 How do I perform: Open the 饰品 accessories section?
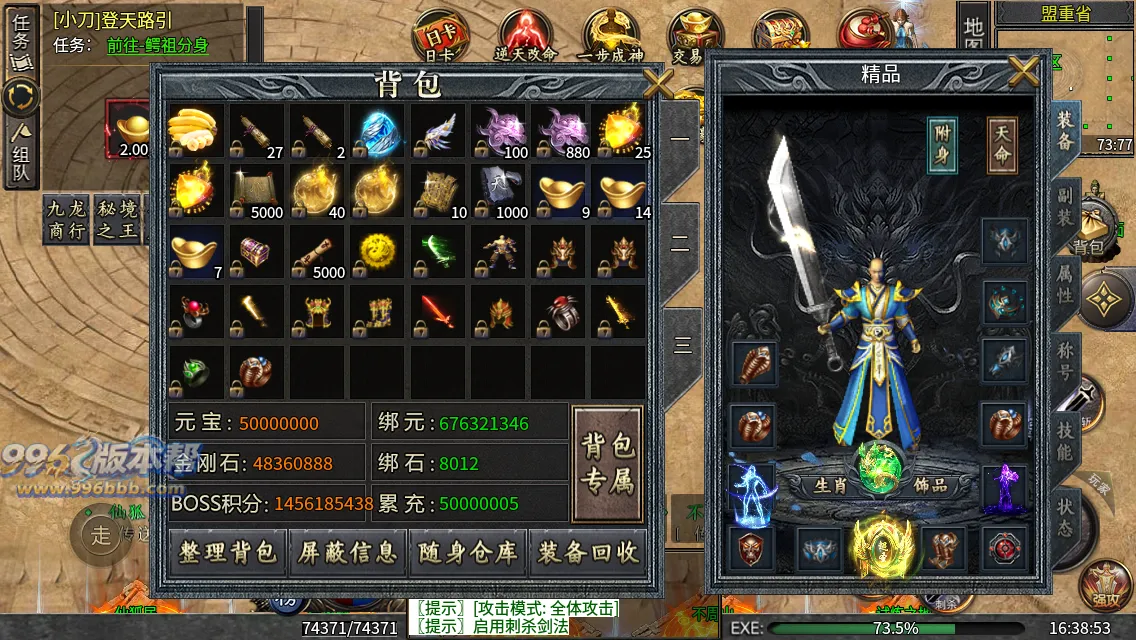pyautogui.click(x=930, y=485)
